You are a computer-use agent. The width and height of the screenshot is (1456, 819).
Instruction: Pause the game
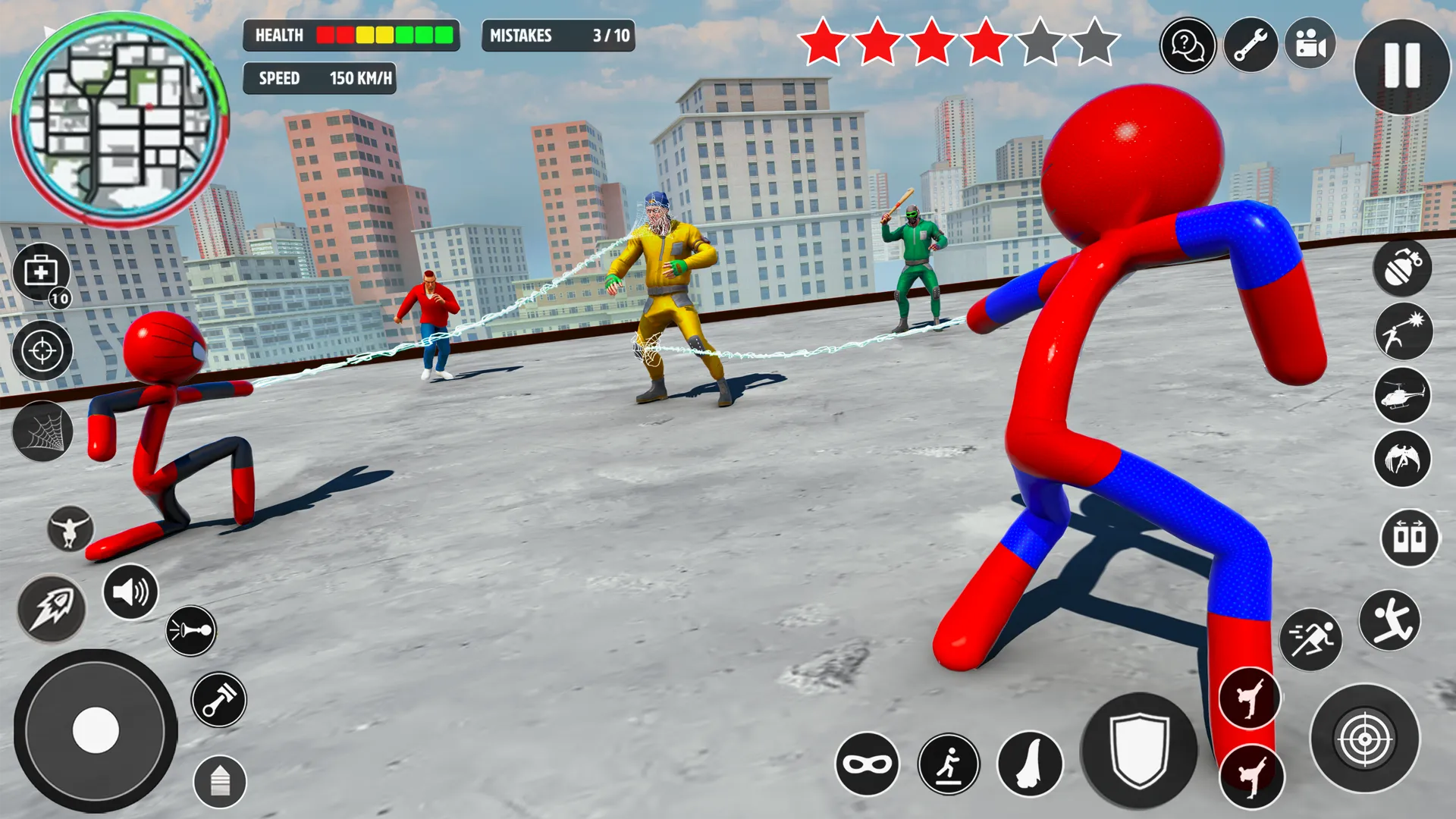(1401, 66)
